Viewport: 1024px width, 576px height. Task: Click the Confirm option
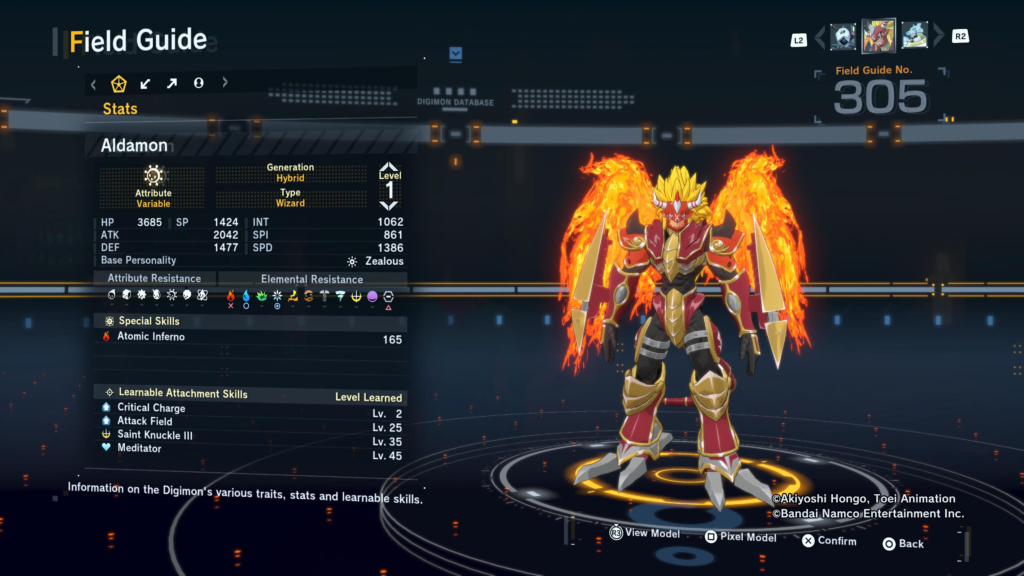(x=828, y=541)
